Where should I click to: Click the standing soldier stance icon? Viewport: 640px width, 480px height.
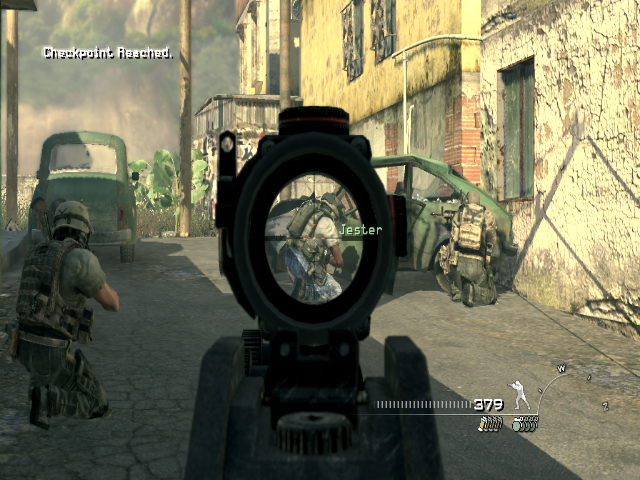click(520, 395)
